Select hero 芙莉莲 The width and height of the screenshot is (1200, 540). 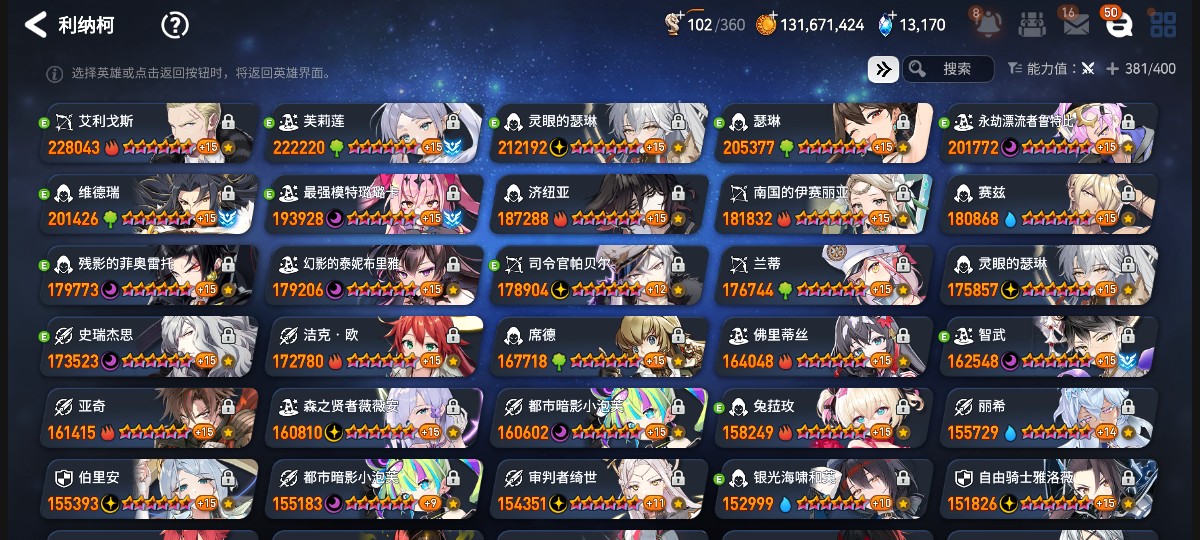click(x=375, y=133)
